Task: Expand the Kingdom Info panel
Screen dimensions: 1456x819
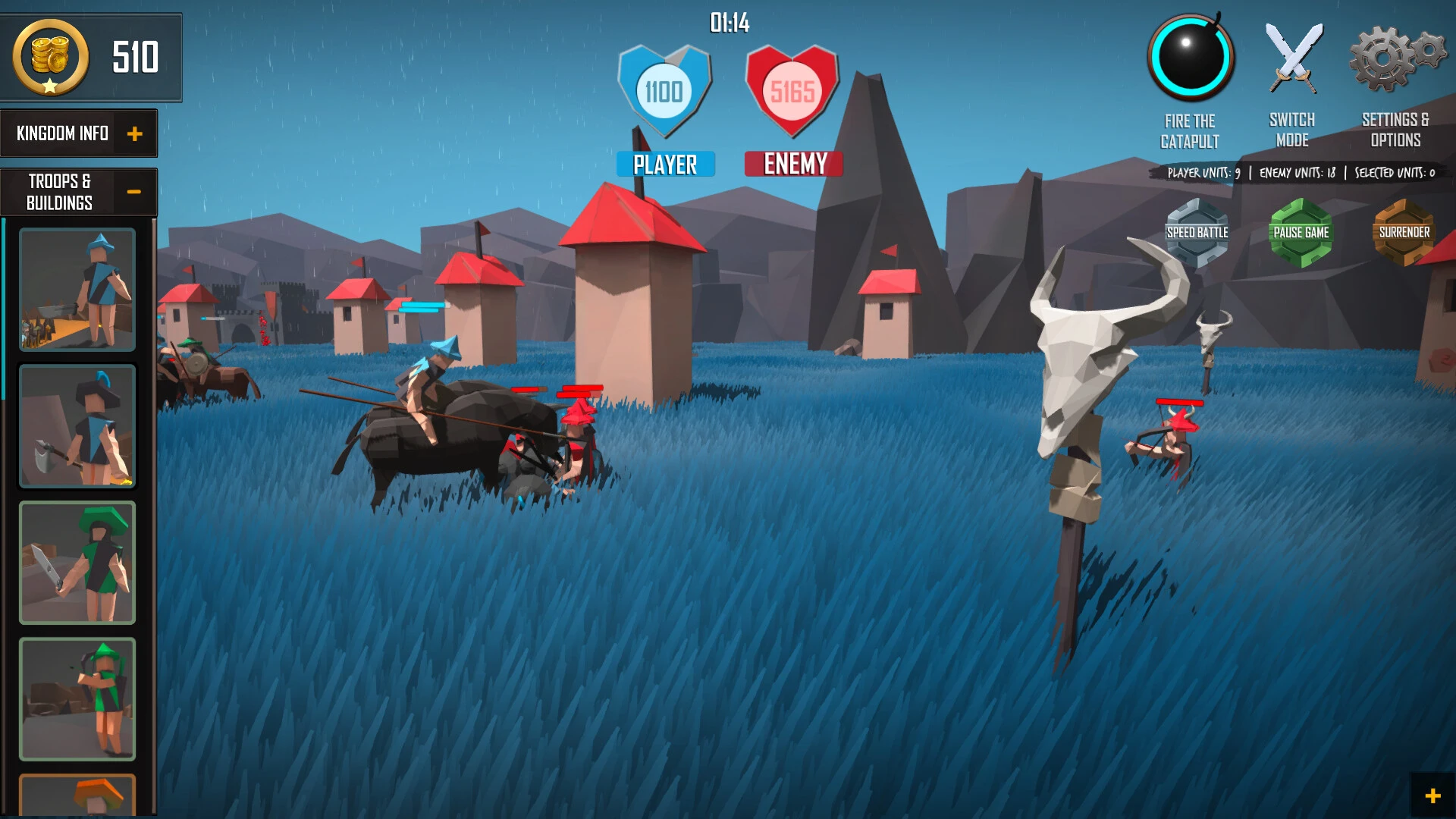Action: (136, 133)
